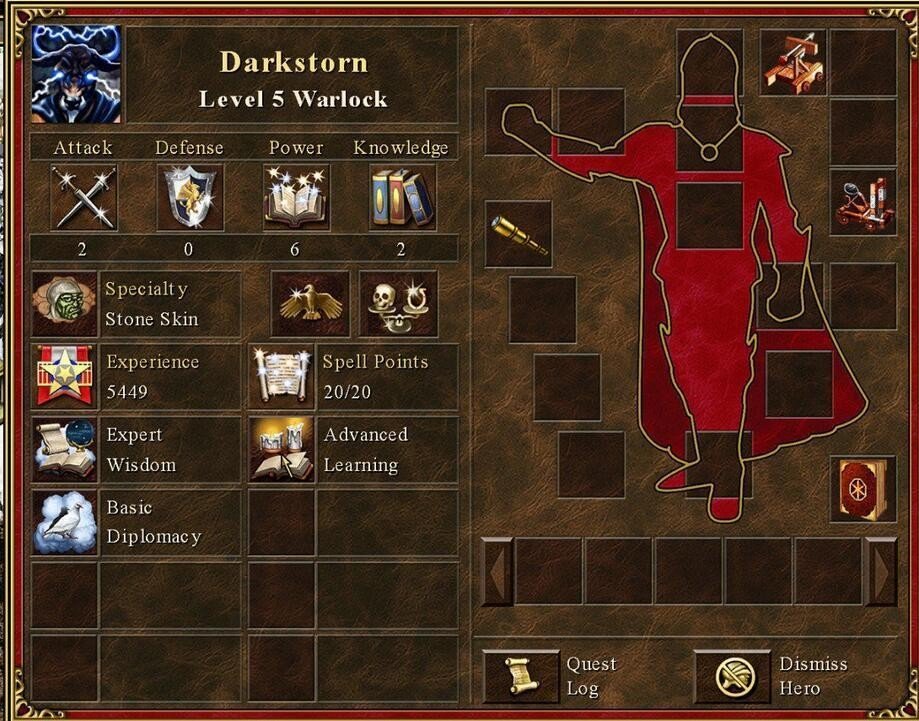Show Experience details via star medal icon
The width and height of the screenshot is (919, 721).
coord(64,377)
